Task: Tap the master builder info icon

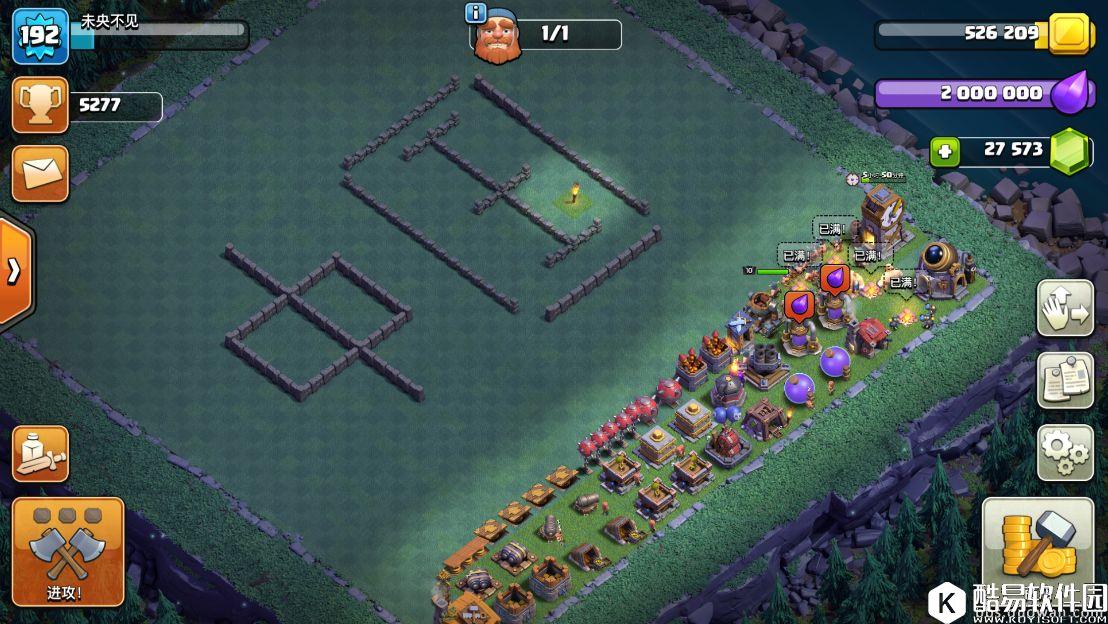Action: tap(477, 13)
